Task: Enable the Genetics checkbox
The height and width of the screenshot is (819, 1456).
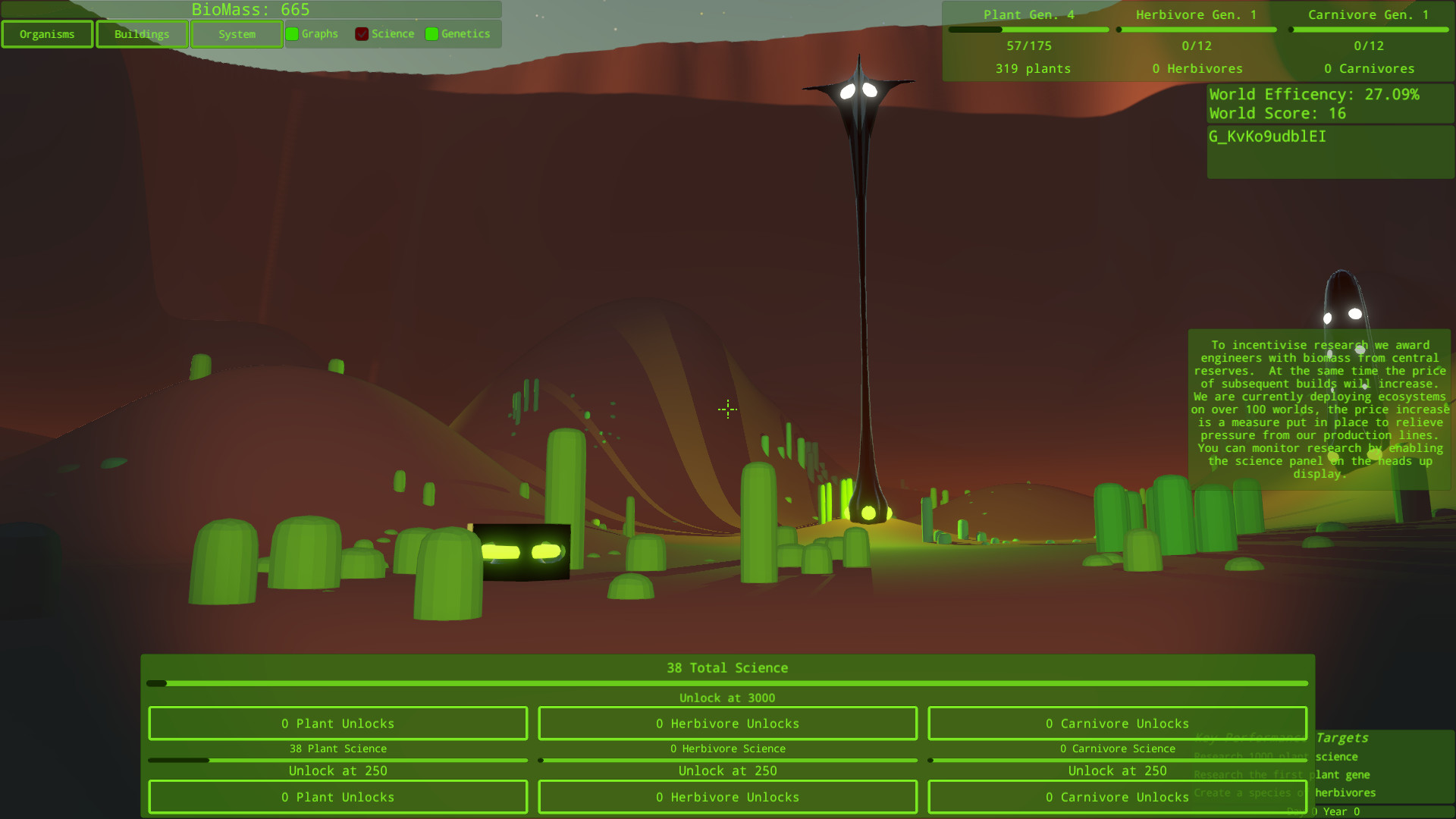Action: (x=432, y=33)
